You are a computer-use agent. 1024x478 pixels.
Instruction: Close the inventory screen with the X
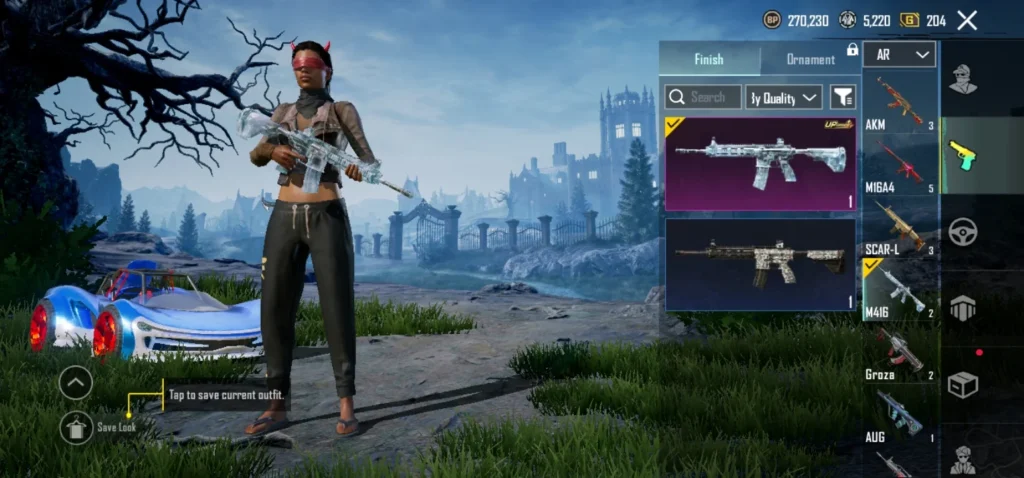(x=967, y=20)
